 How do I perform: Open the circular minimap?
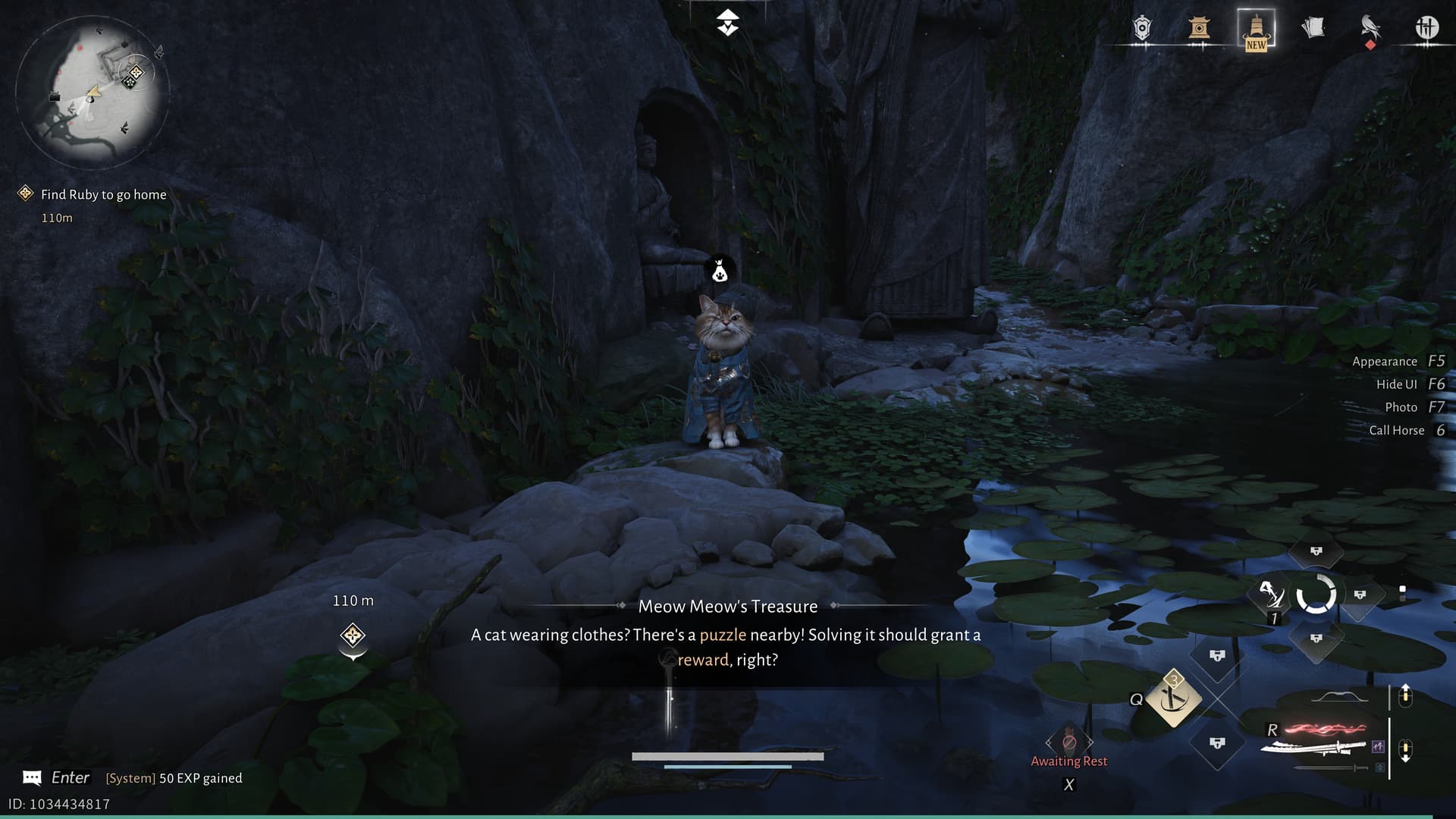tap(92, 93)
